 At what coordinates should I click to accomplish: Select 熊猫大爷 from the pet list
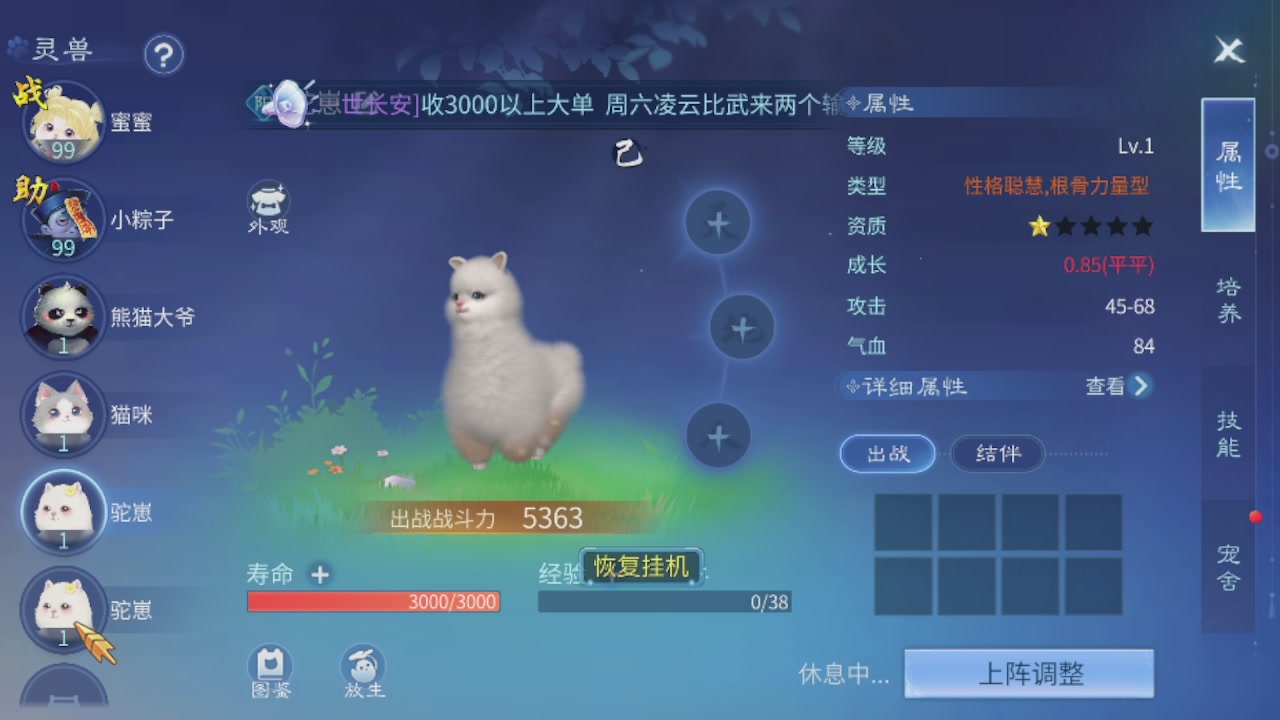63,317
